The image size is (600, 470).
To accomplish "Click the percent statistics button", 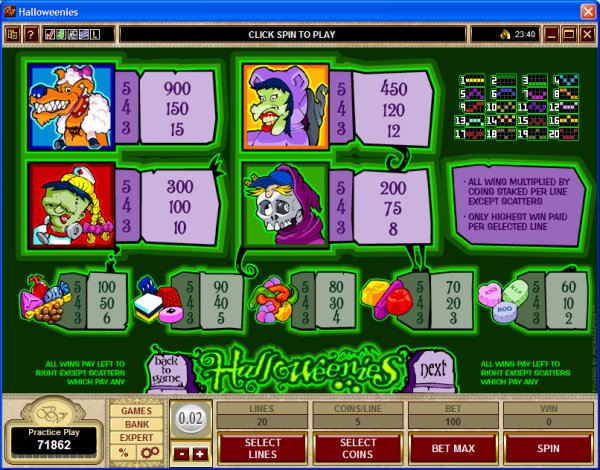I will pos(124,453).
